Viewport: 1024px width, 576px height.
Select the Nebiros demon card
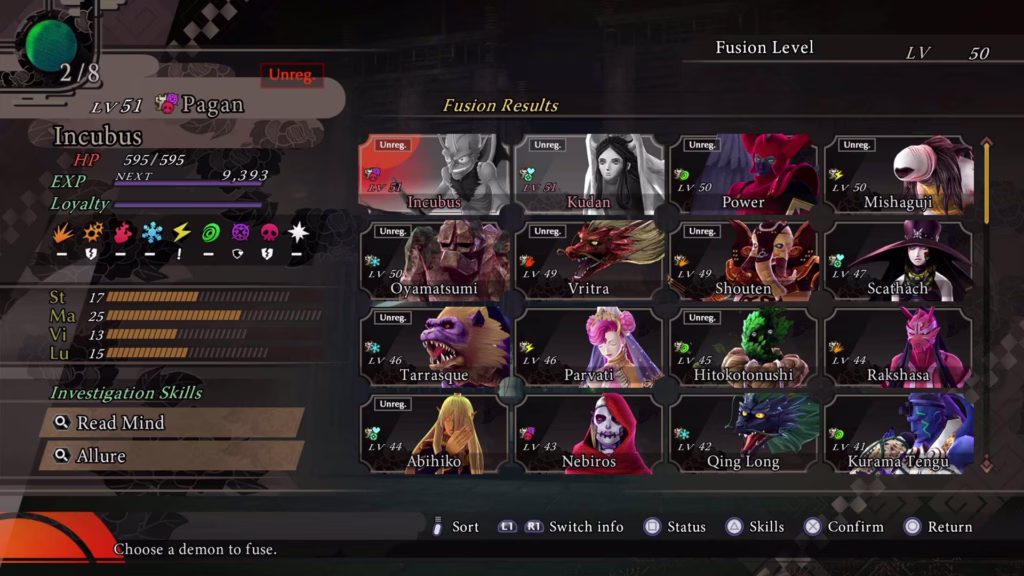(x=589, y=434)
